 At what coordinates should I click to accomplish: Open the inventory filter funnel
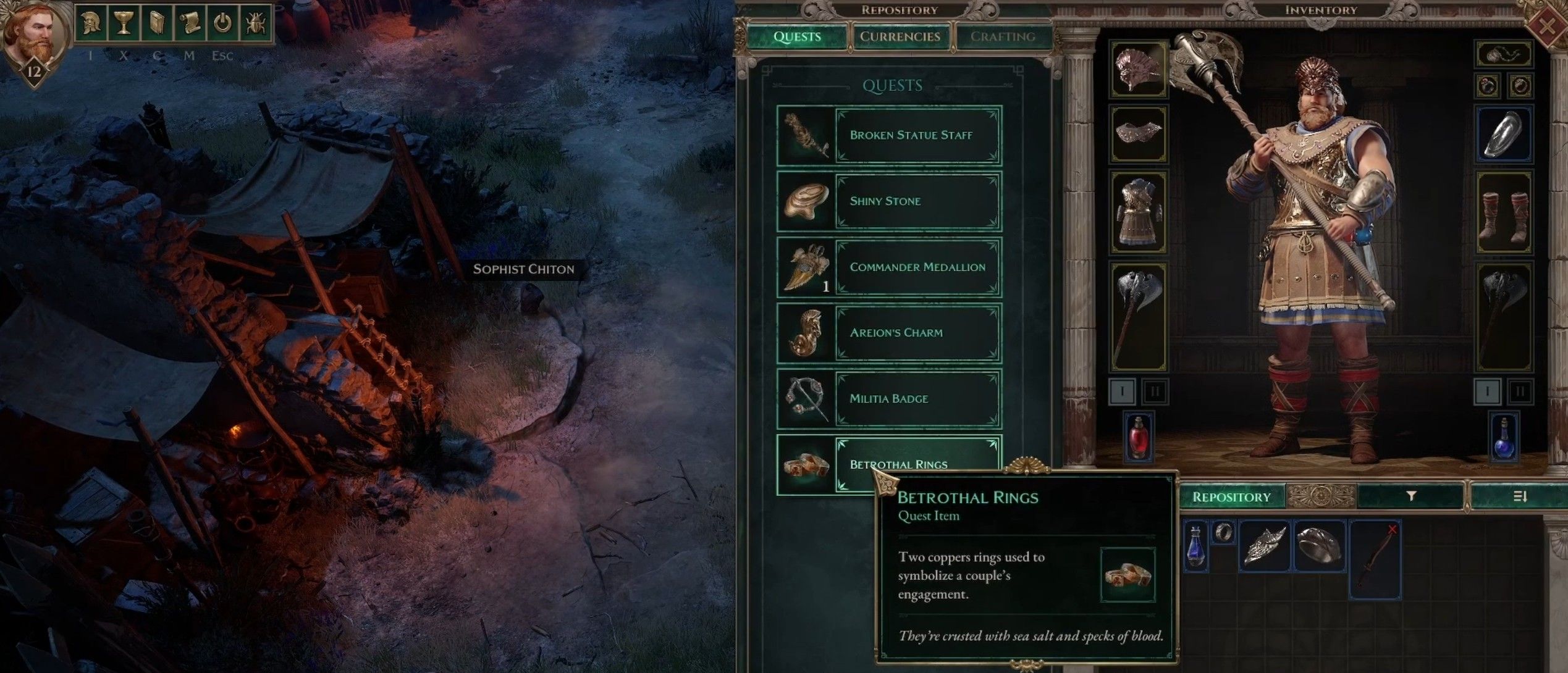pos(1411,496)
